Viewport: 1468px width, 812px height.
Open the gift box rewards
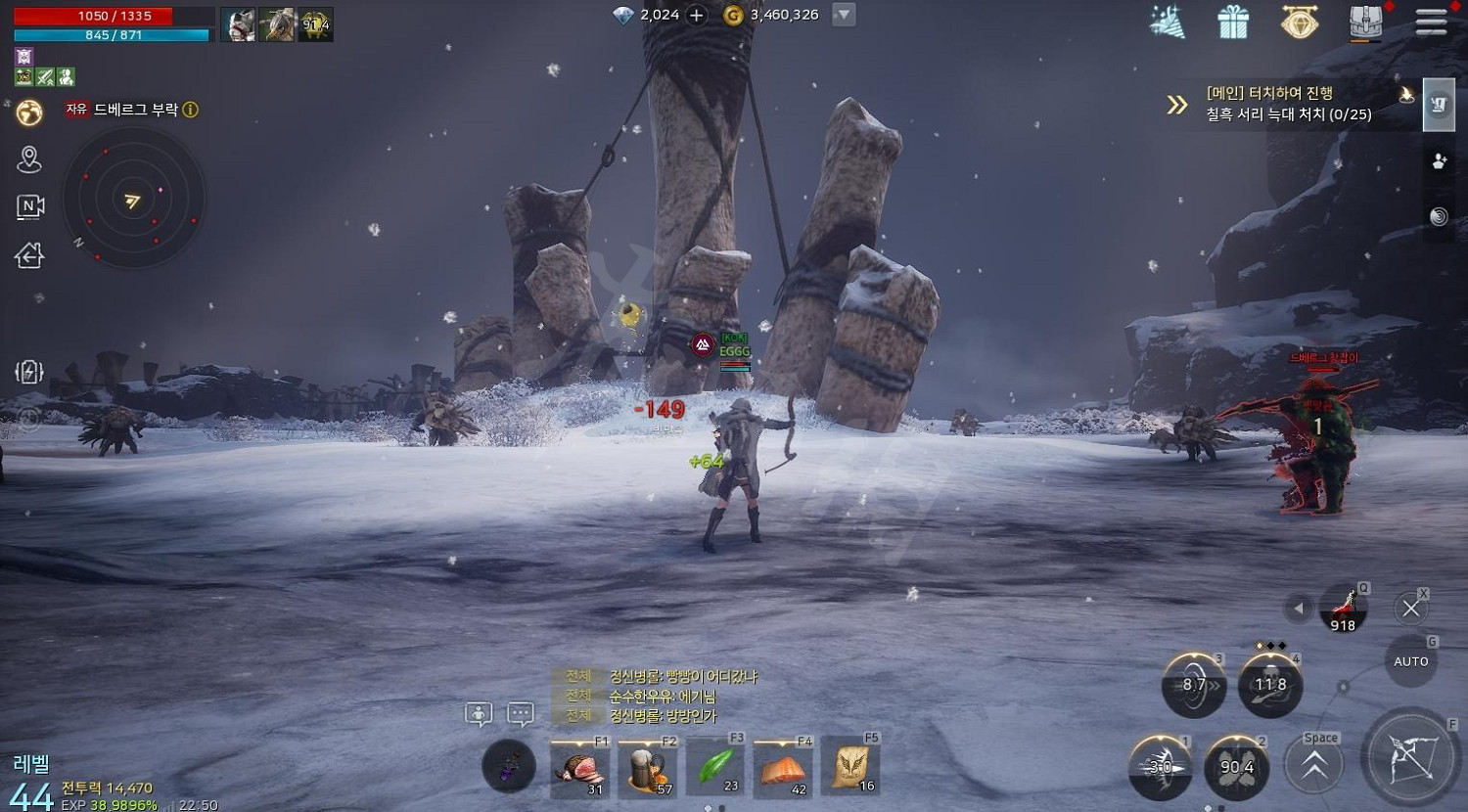click(x=1233, y=23)
